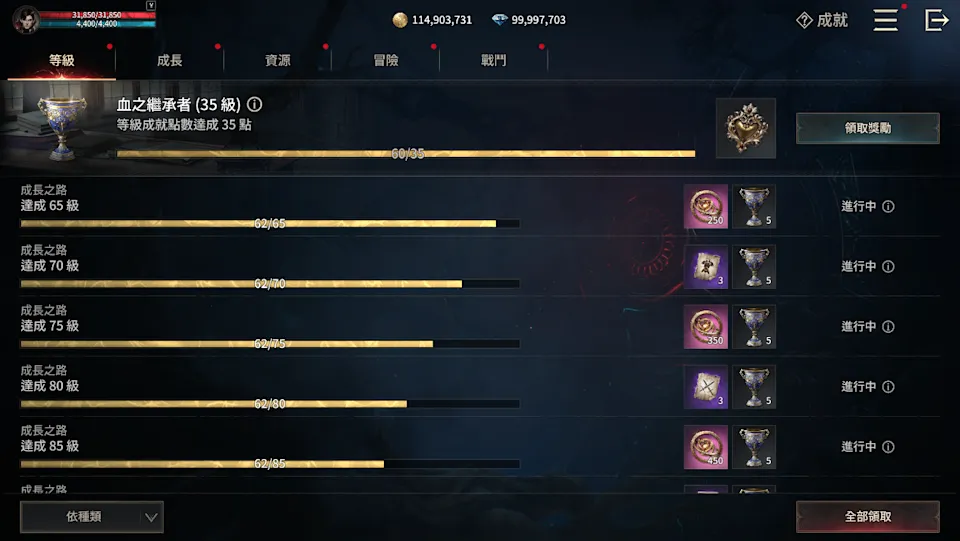Click the player portrait avatar

tap(27, 18)
